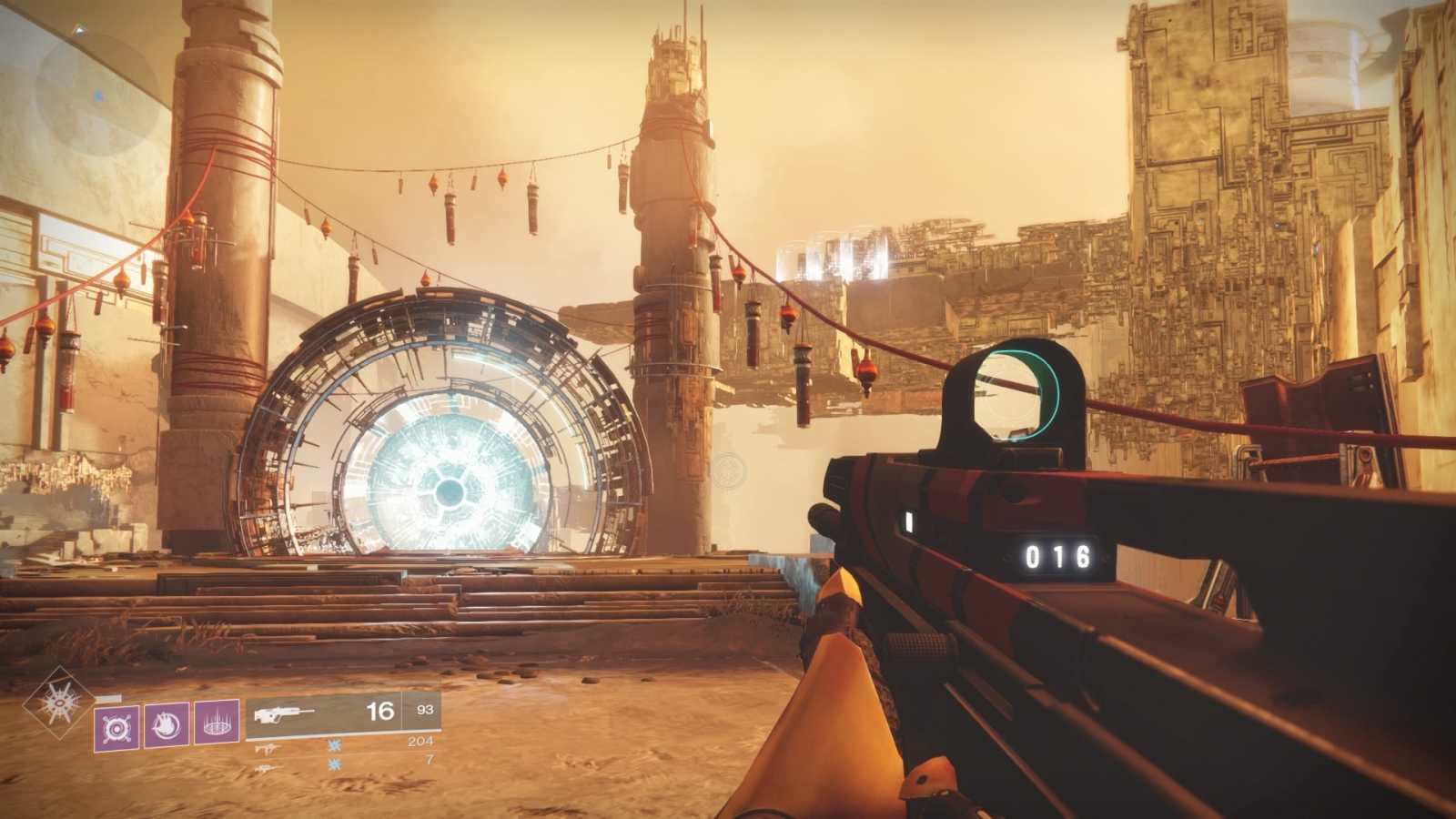The width and height of the screenshot is (1456, 819).
Task: Click the heavy ammo count showing 7
Action: [429, 762]
